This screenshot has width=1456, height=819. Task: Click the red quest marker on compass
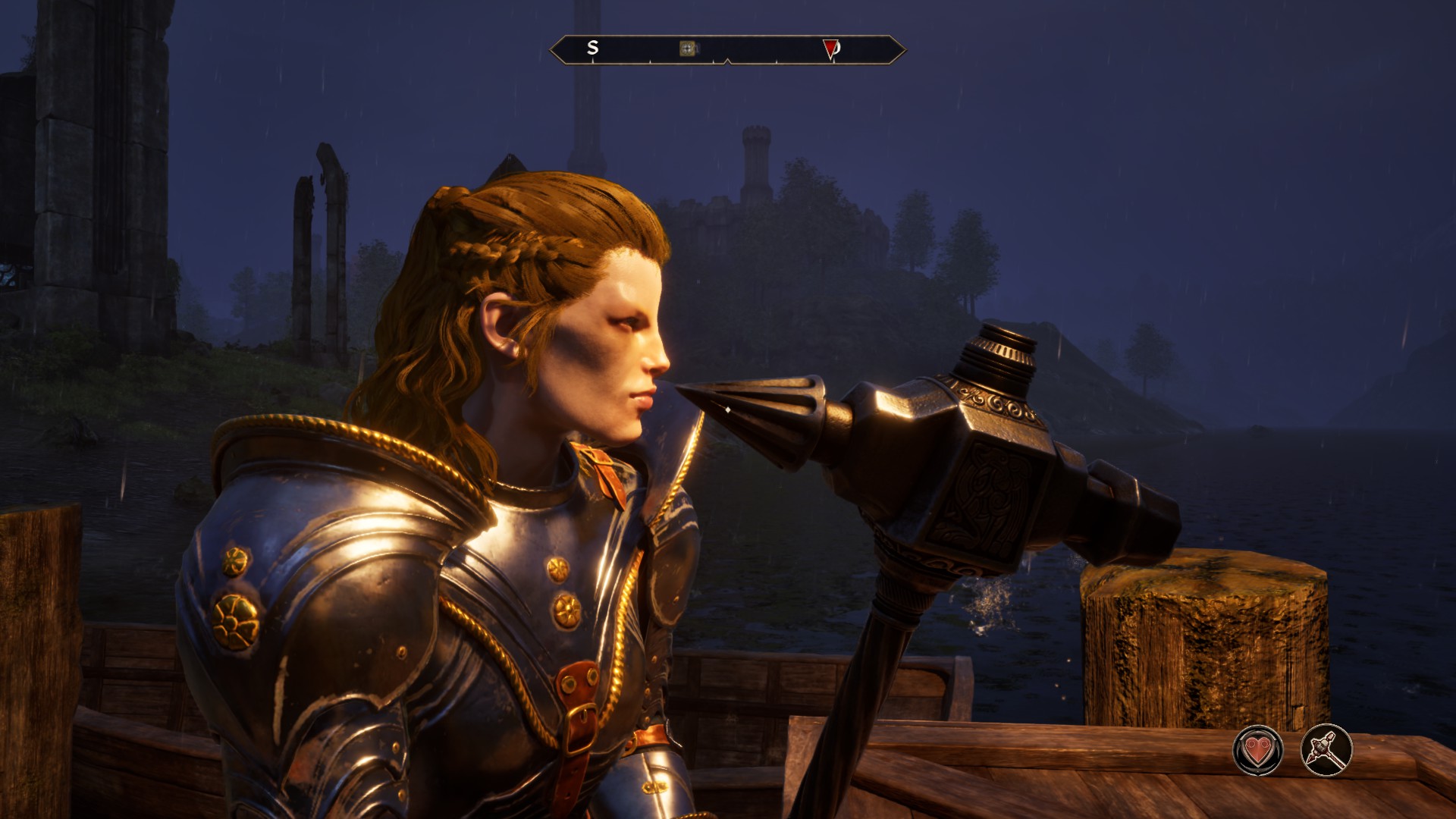point(830,49)
